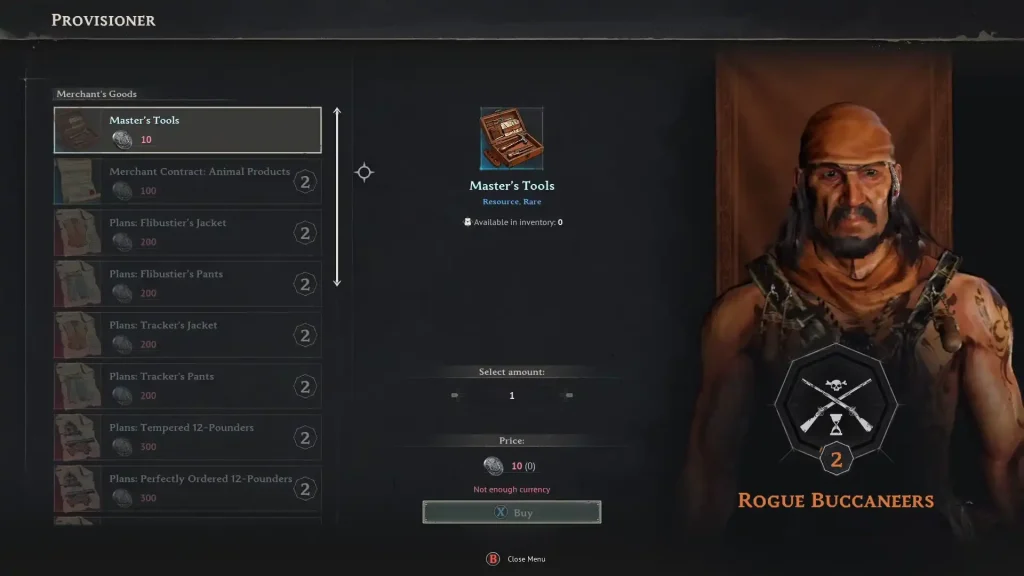
Task: Select Plans: Tracker's Jacket item
Action: click(x=187, y=335)
